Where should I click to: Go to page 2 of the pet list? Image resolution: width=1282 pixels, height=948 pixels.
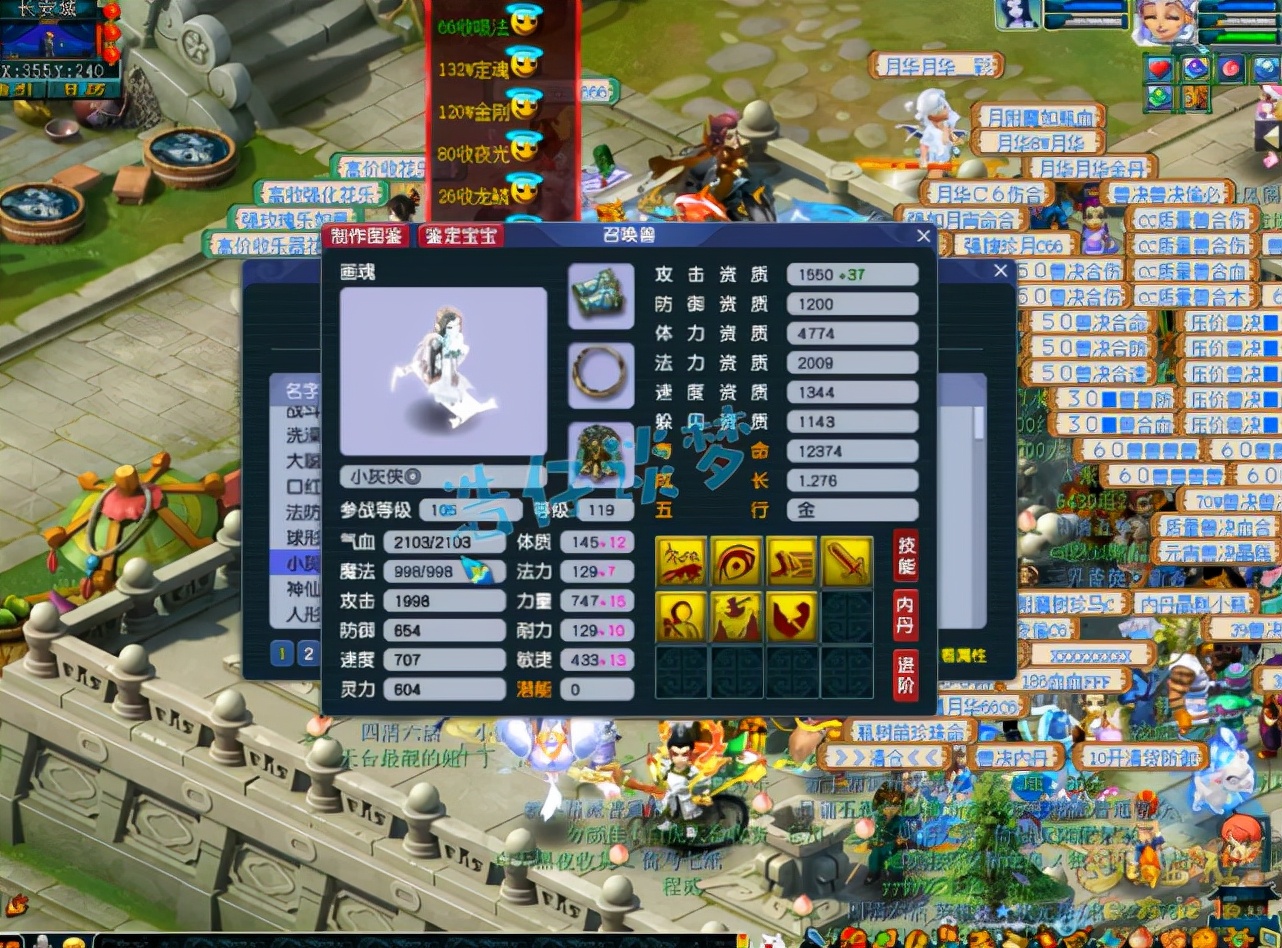(x=309, y=654)
